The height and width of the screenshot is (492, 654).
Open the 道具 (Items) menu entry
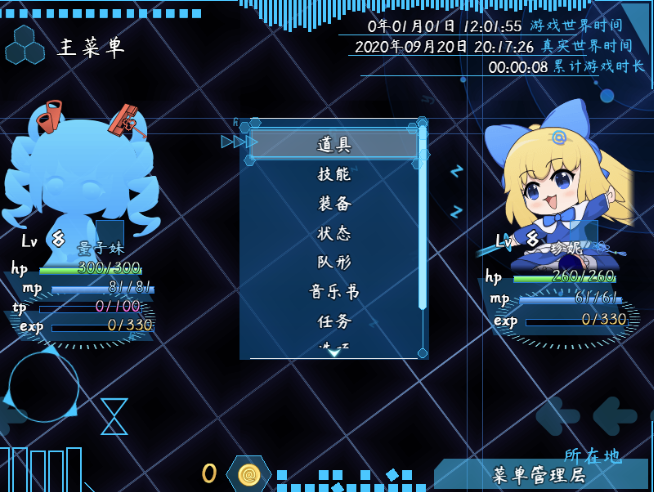point(334,144)
